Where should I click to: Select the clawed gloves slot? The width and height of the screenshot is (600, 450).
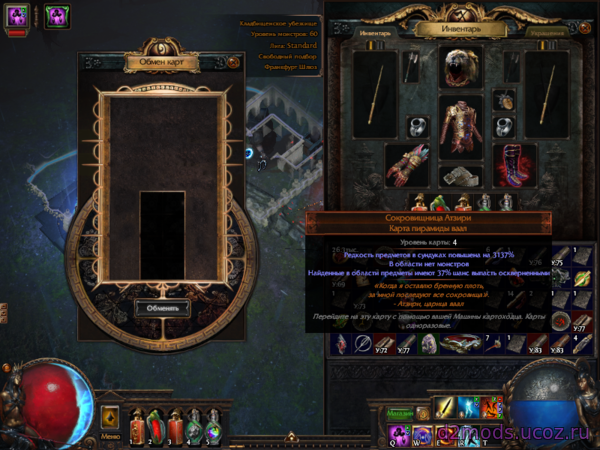pyautogui.click(x=407, y=165)
